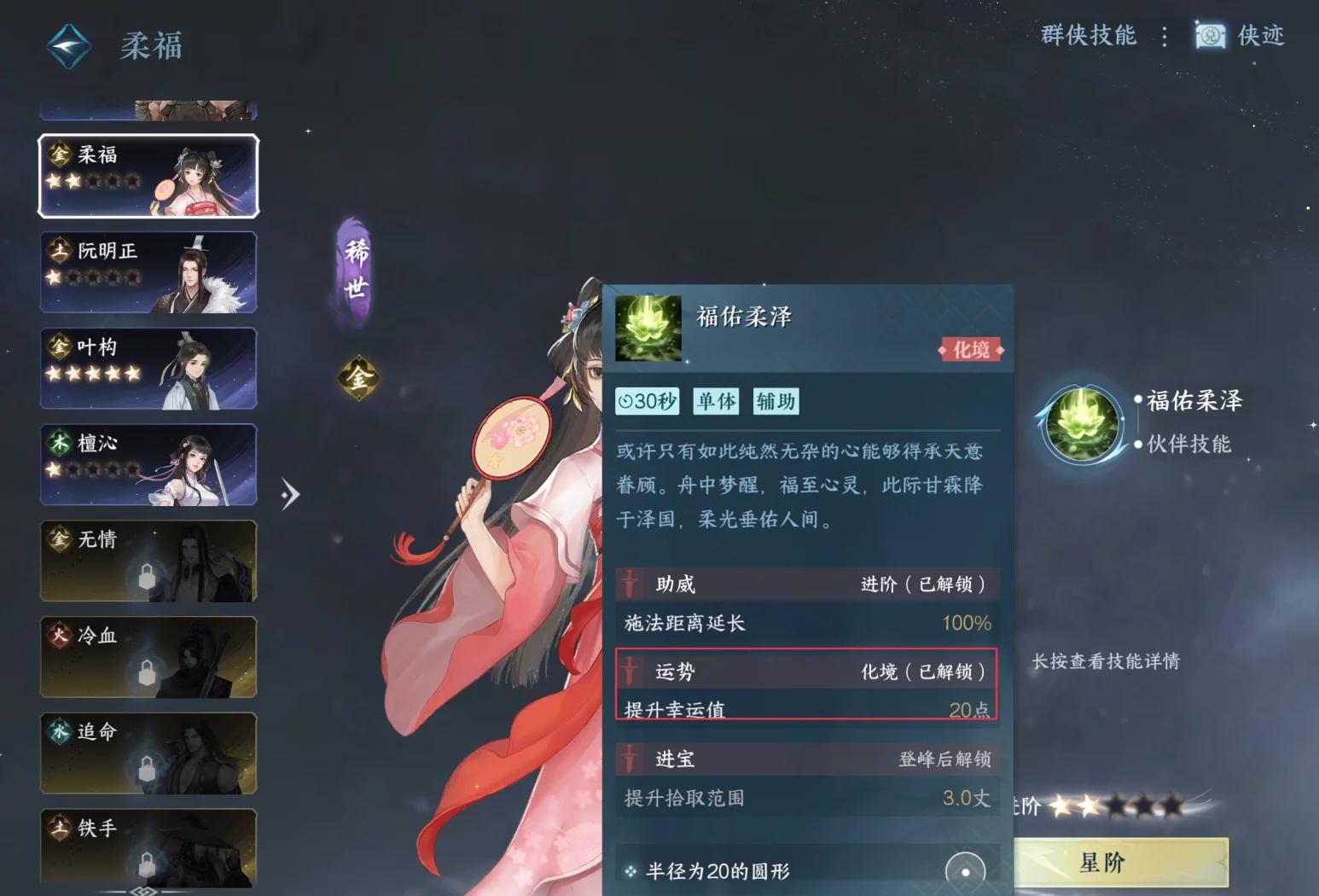1319x896 pixels.
Task: Toggle the third star under 柔福's portrait
Action: pyautogui.click(x=96, y=181)
